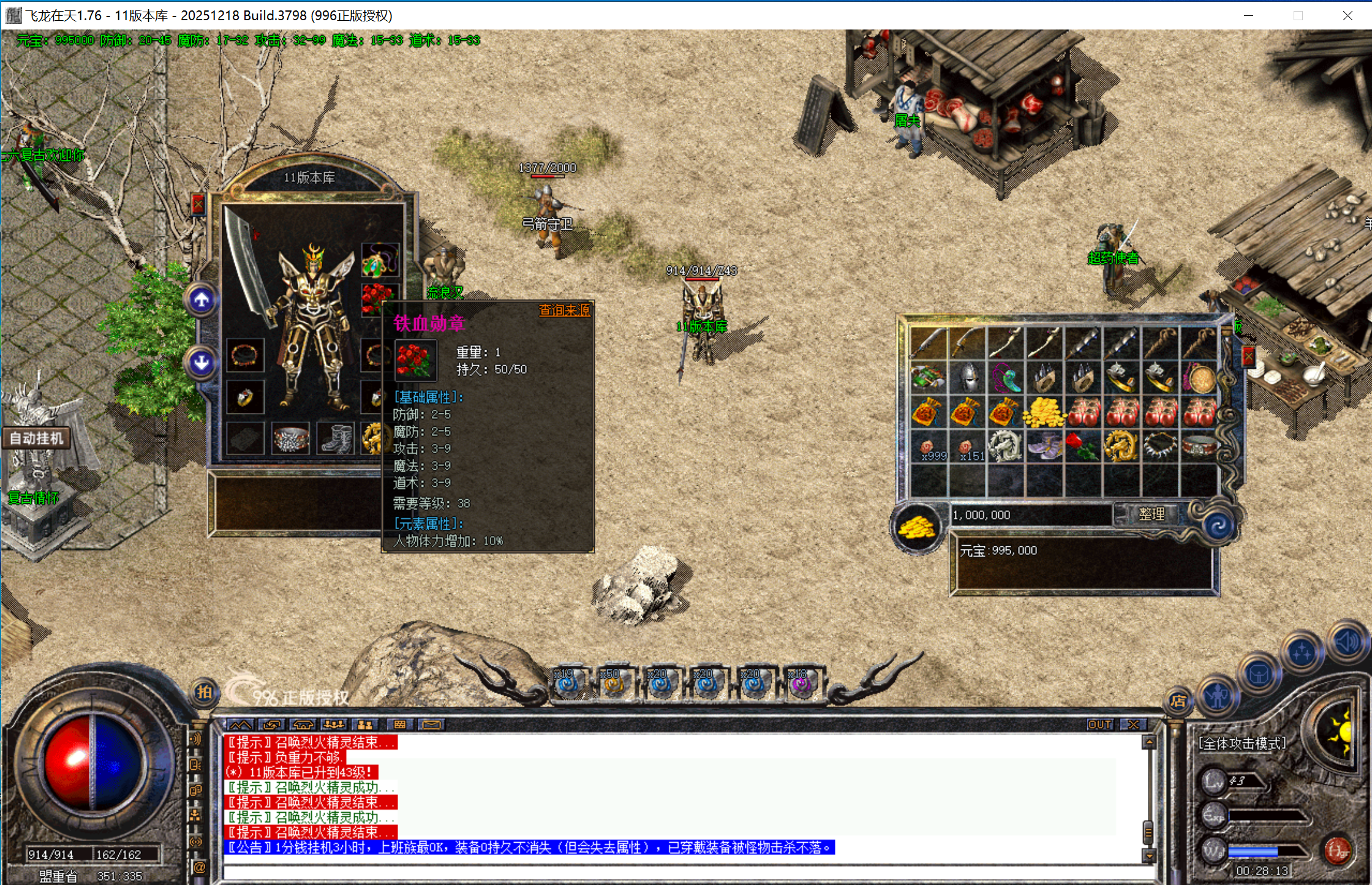This screenshot has width=1372, height=885.
Task: Open the 店 shop button
Action: click(1178, 701)
